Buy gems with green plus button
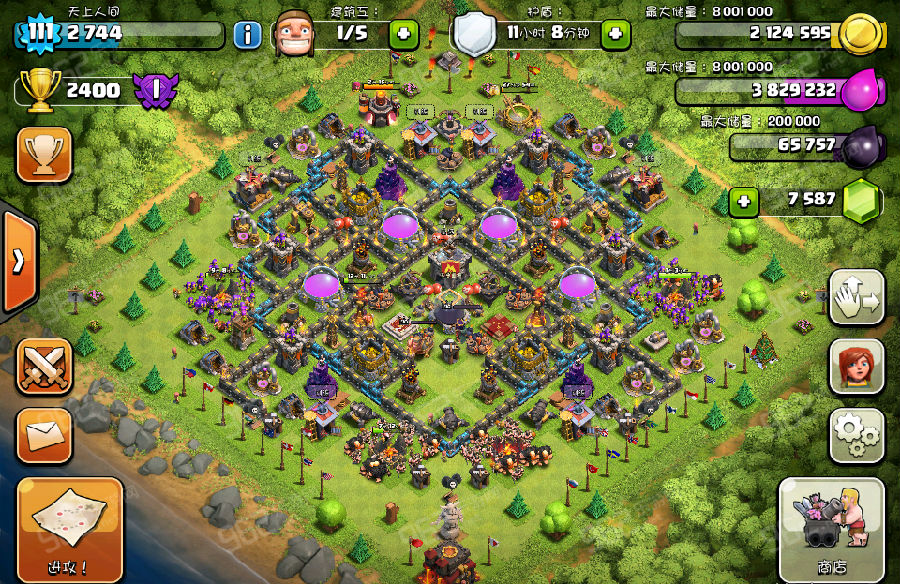 coord(743,201)
